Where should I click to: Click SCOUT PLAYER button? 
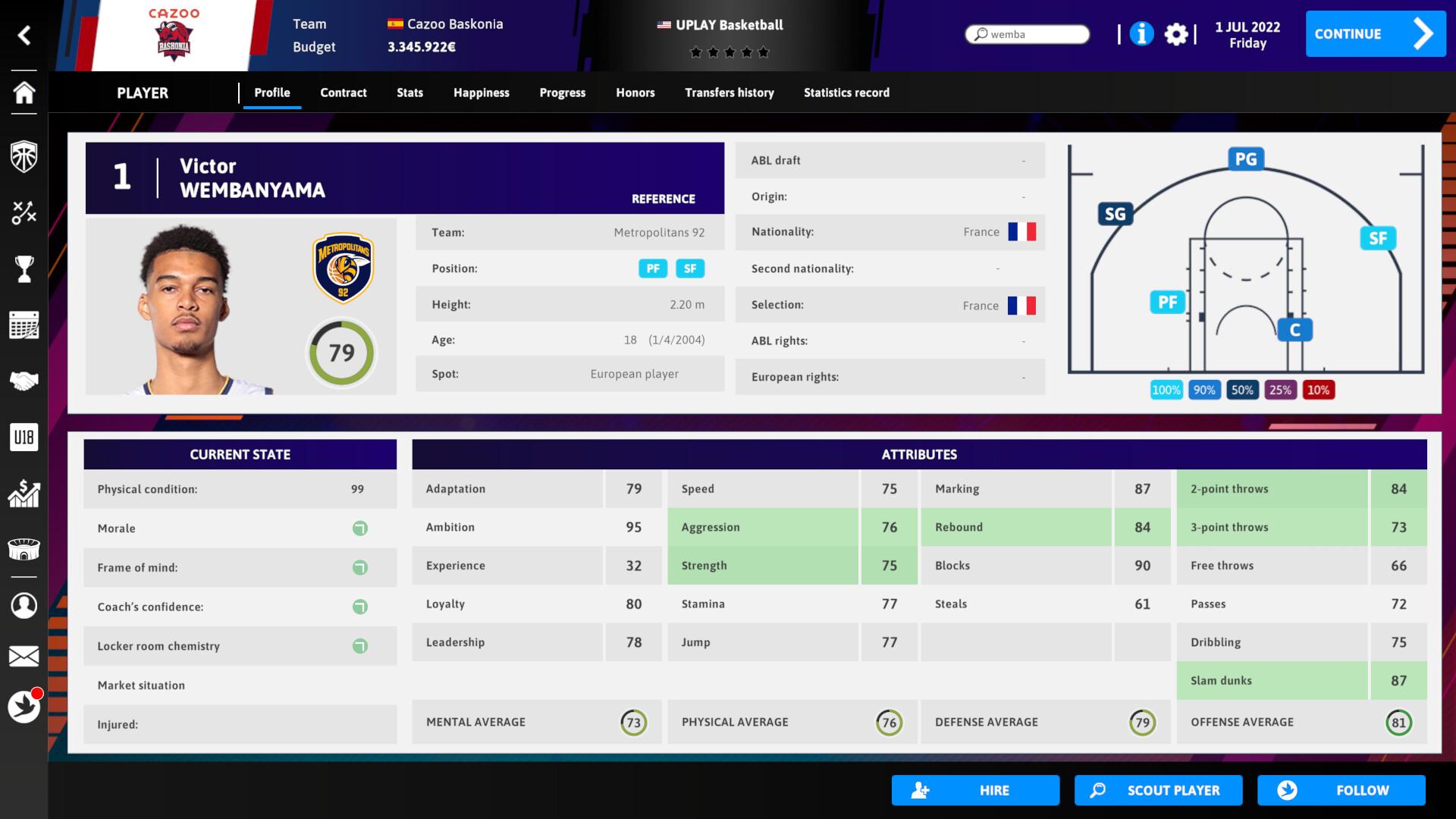[1158, 789]
